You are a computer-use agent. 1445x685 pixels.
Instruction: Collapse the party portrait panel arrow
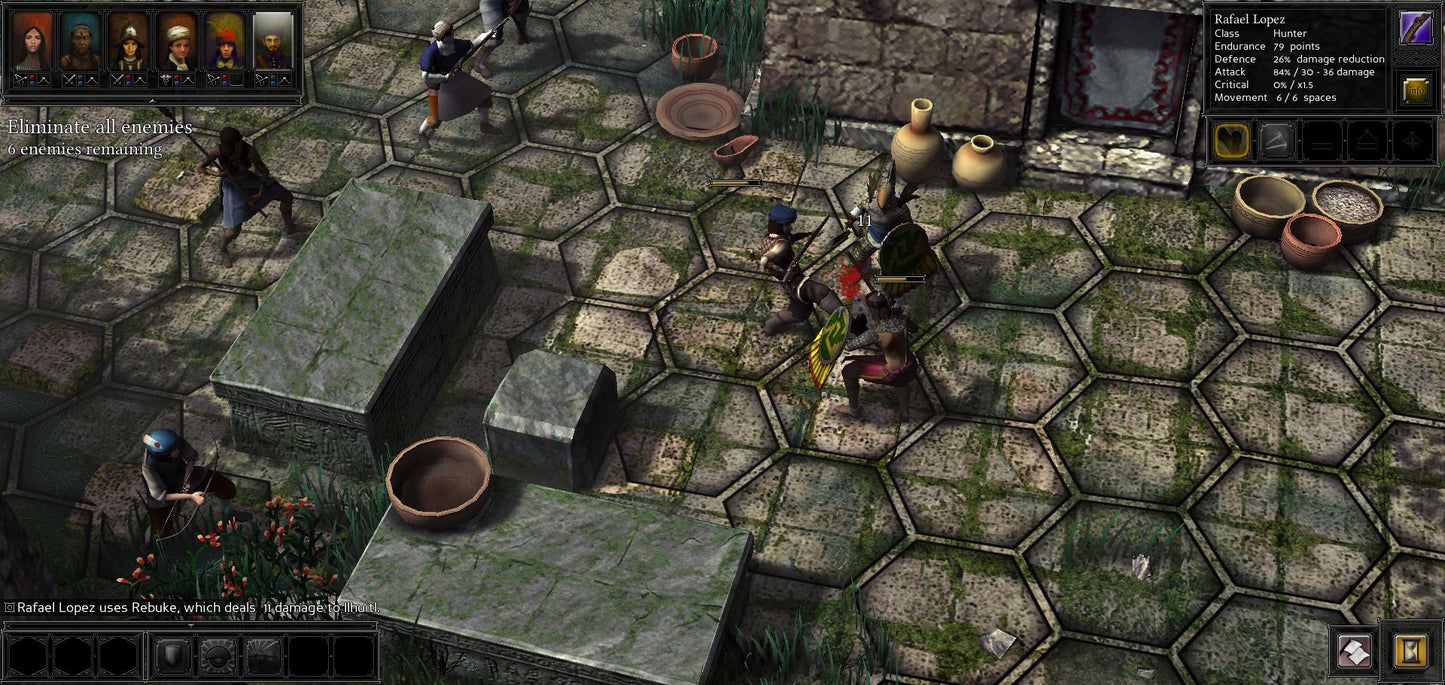[152, 101]
